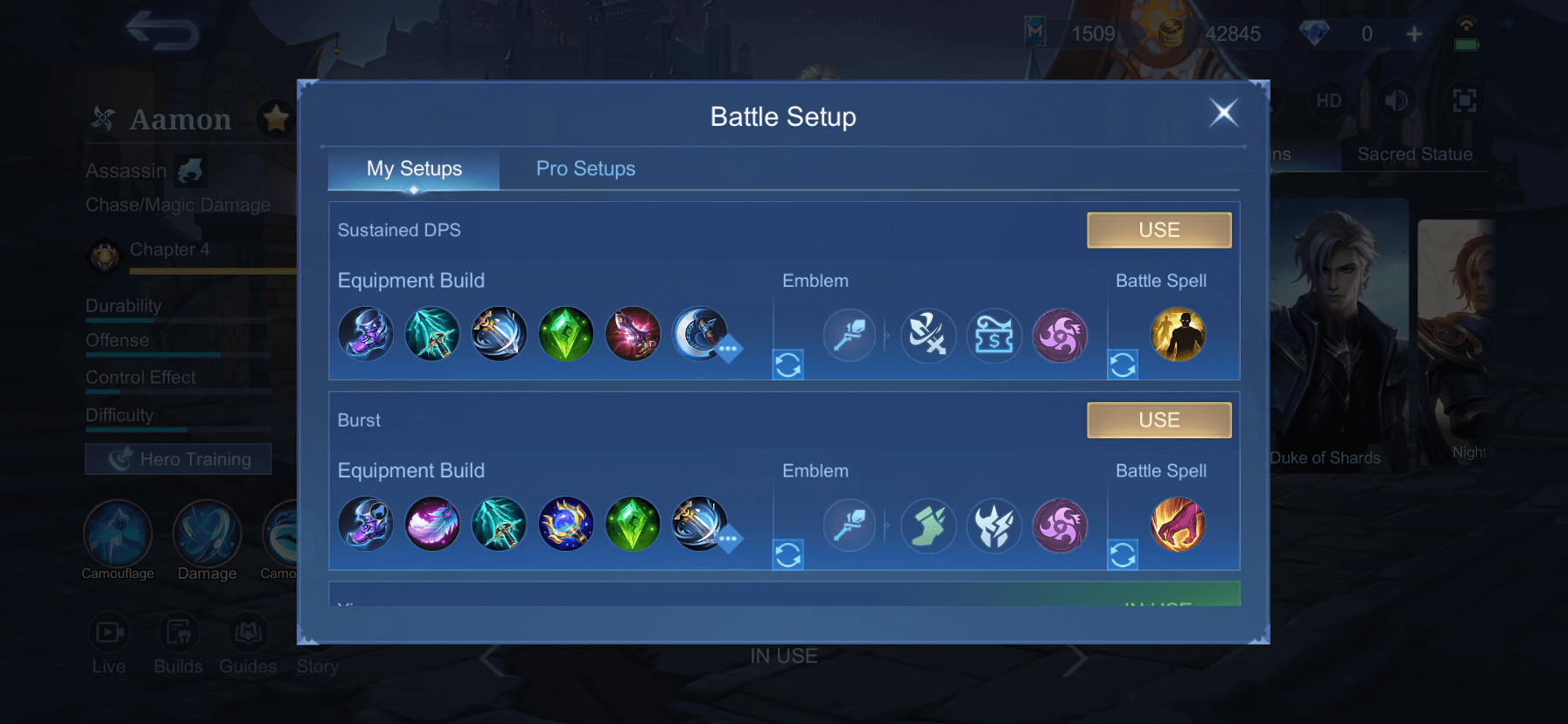The image size is (1568, 724).
Task: Swap the Sustained DPS emblem
Action: [787, 365]
